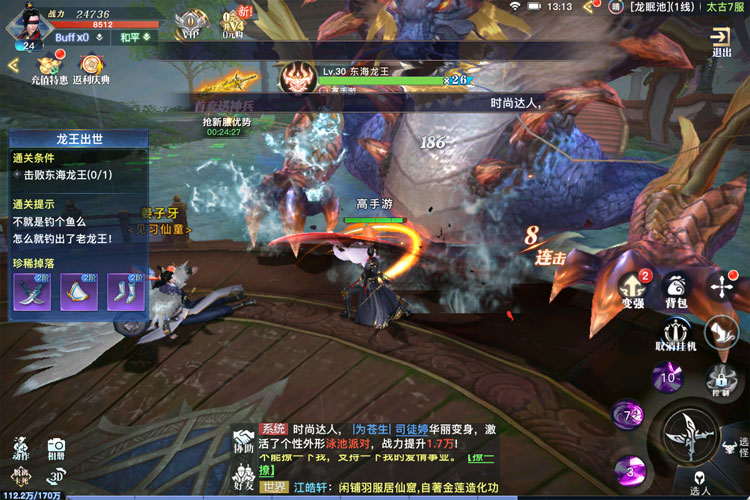Open the 动作 emote actions
The height and width of the screenshot is (500, 750).
[19, 449]
